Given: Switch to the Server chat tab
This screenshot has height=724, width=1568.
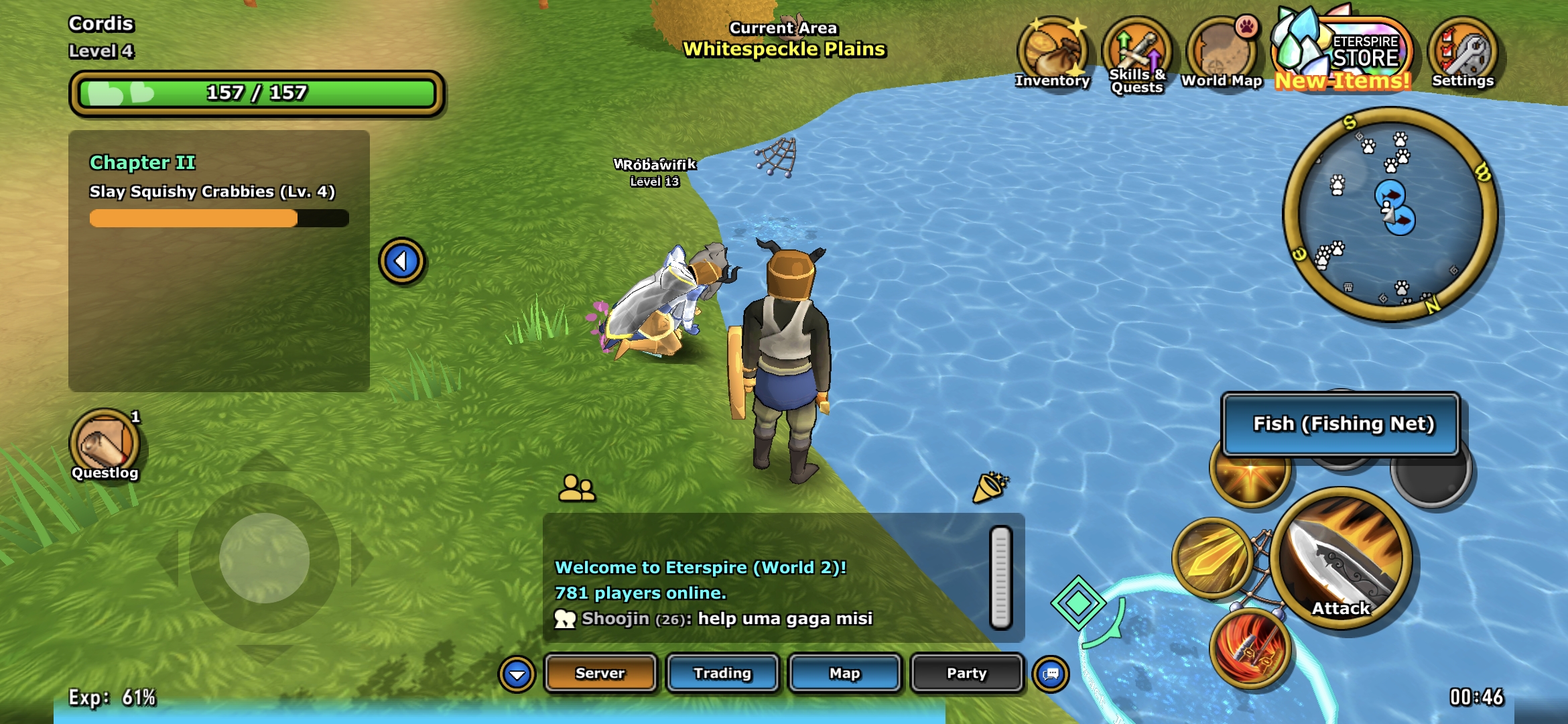Looking at the screenshot, I should coord(600,673).
